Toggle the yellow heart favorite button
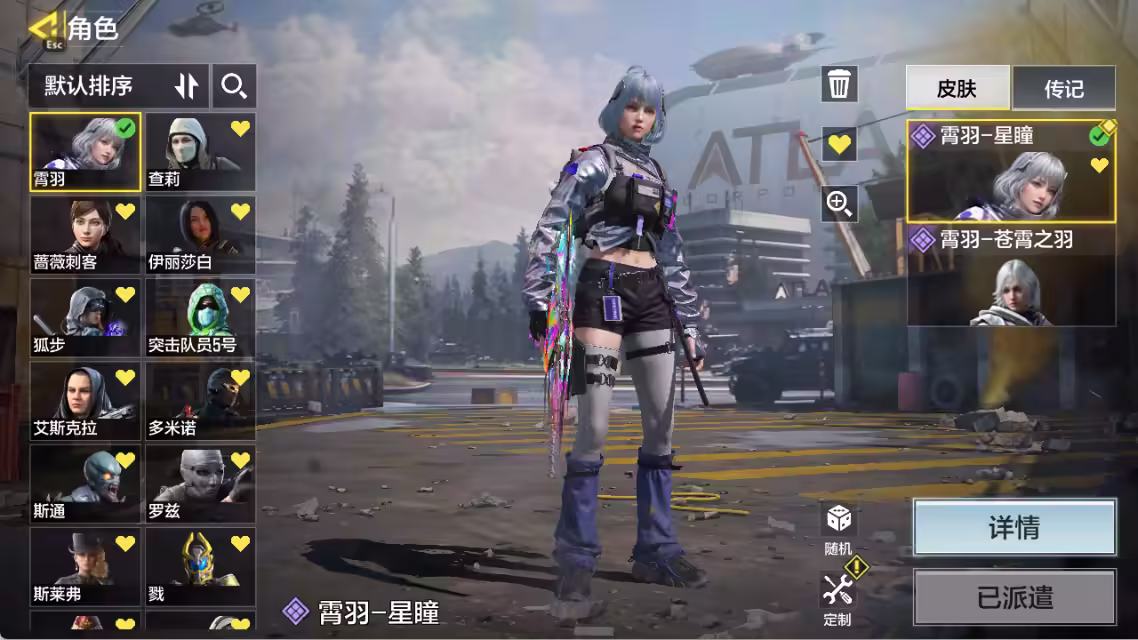The width and height of the screenshot is (1138, 640). tap(839, 144)
